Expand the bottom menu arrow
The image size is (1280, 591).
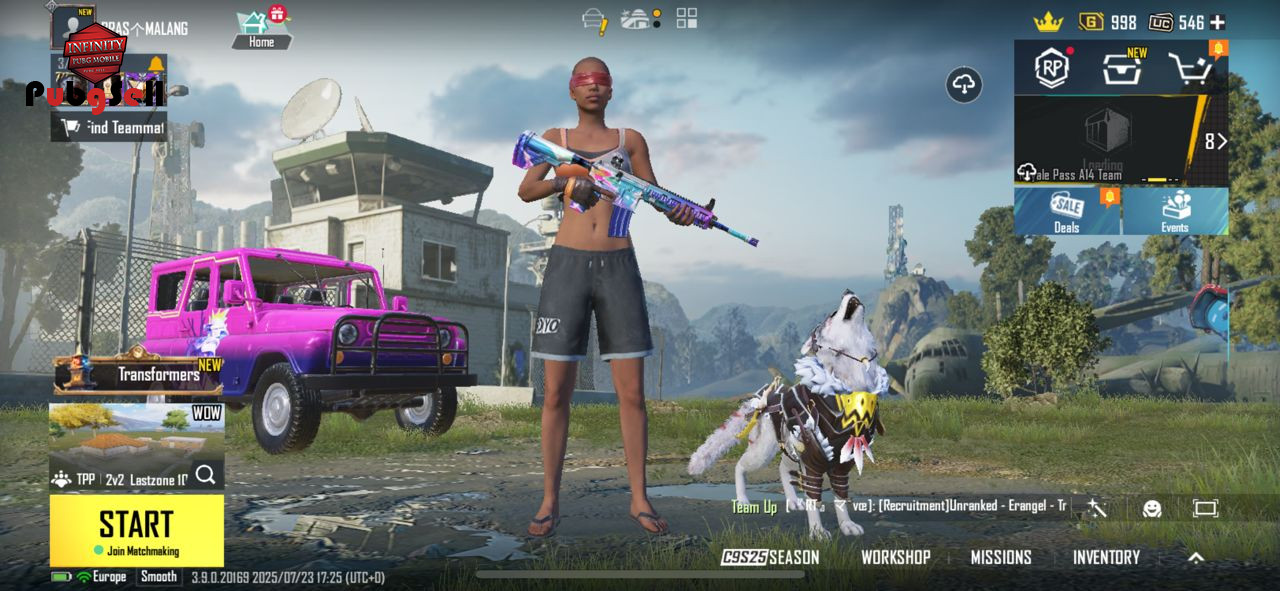click(1196, 557)
